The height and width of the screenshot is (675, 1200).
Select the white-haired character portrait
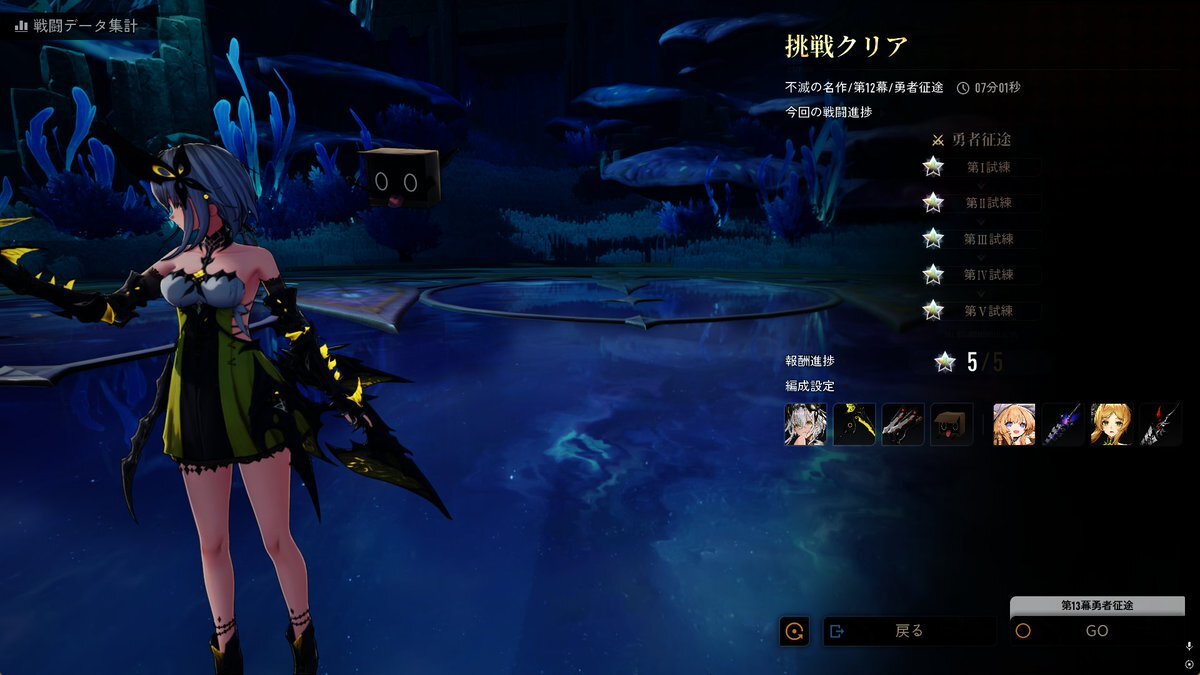point(806,424)
